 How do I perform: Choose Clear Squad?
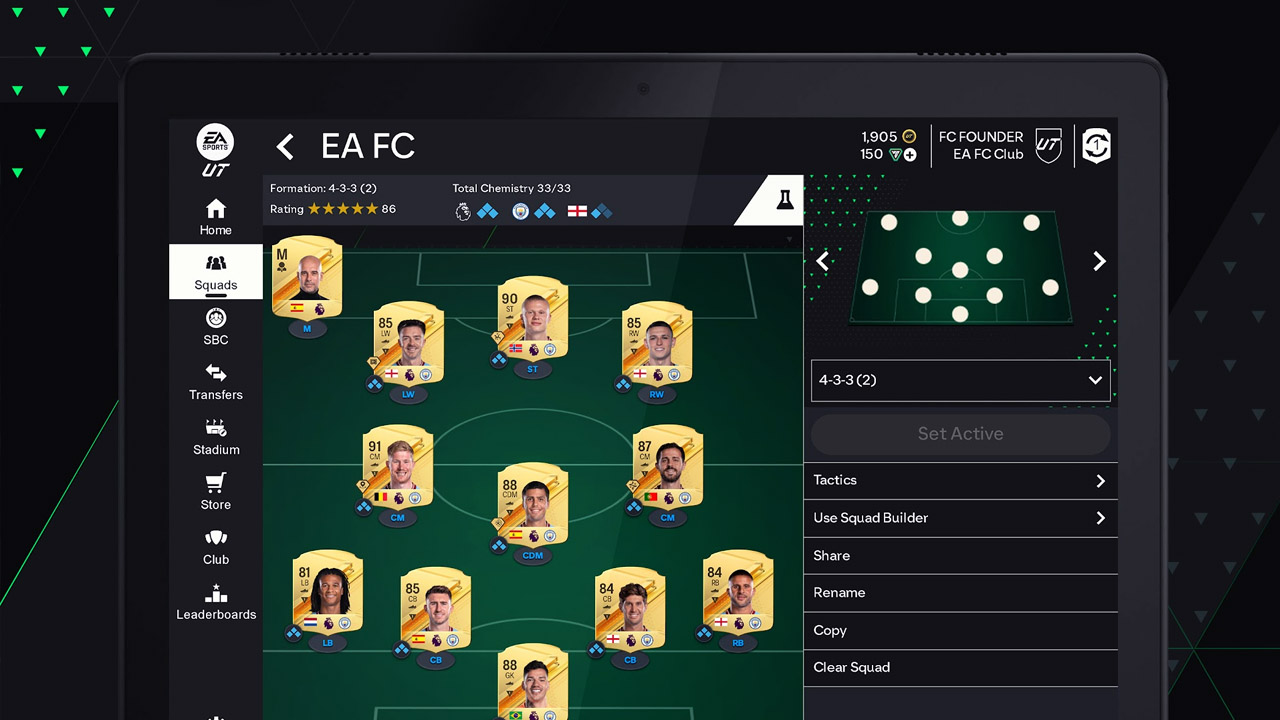pyautogui.click(x=960, y=668)
